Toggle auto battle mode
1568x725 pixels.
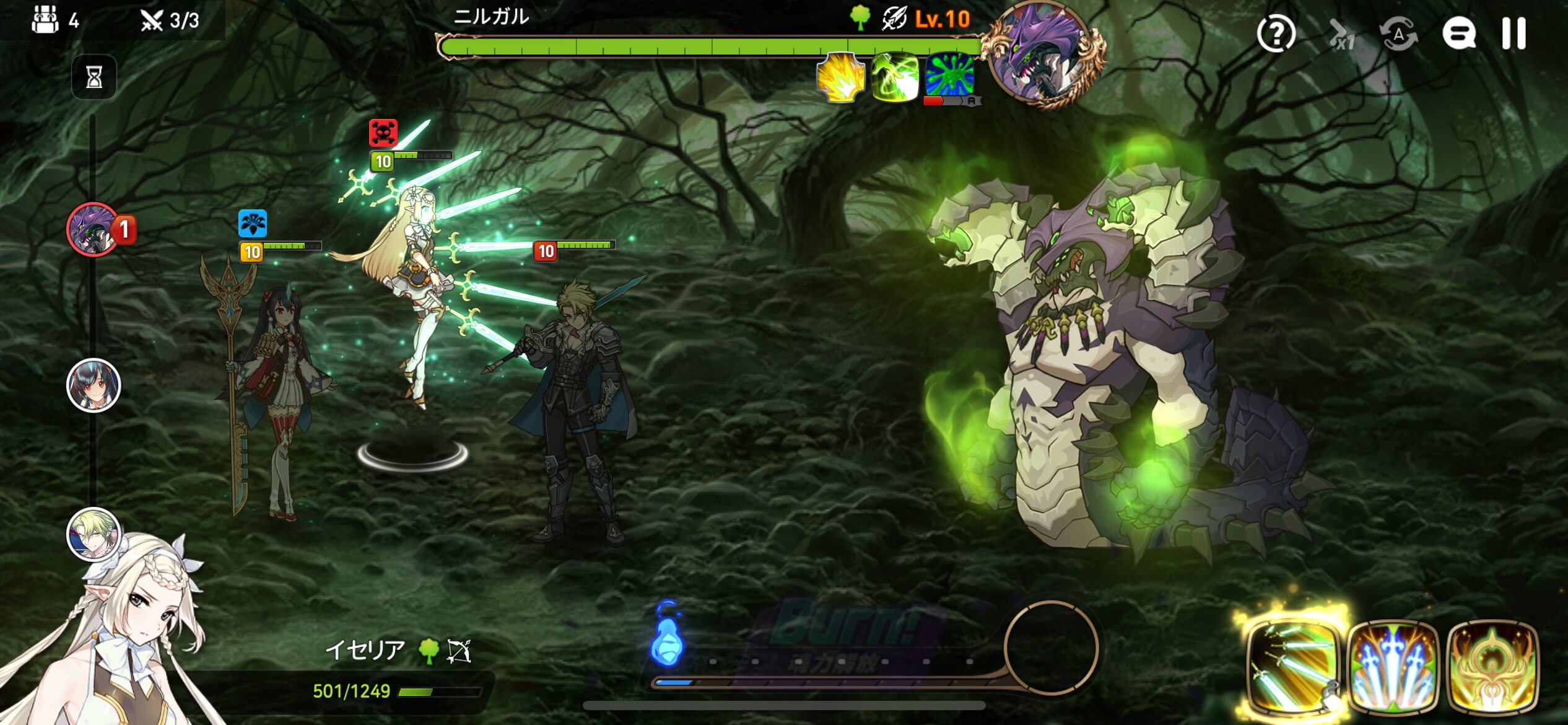click(1398, 35)
